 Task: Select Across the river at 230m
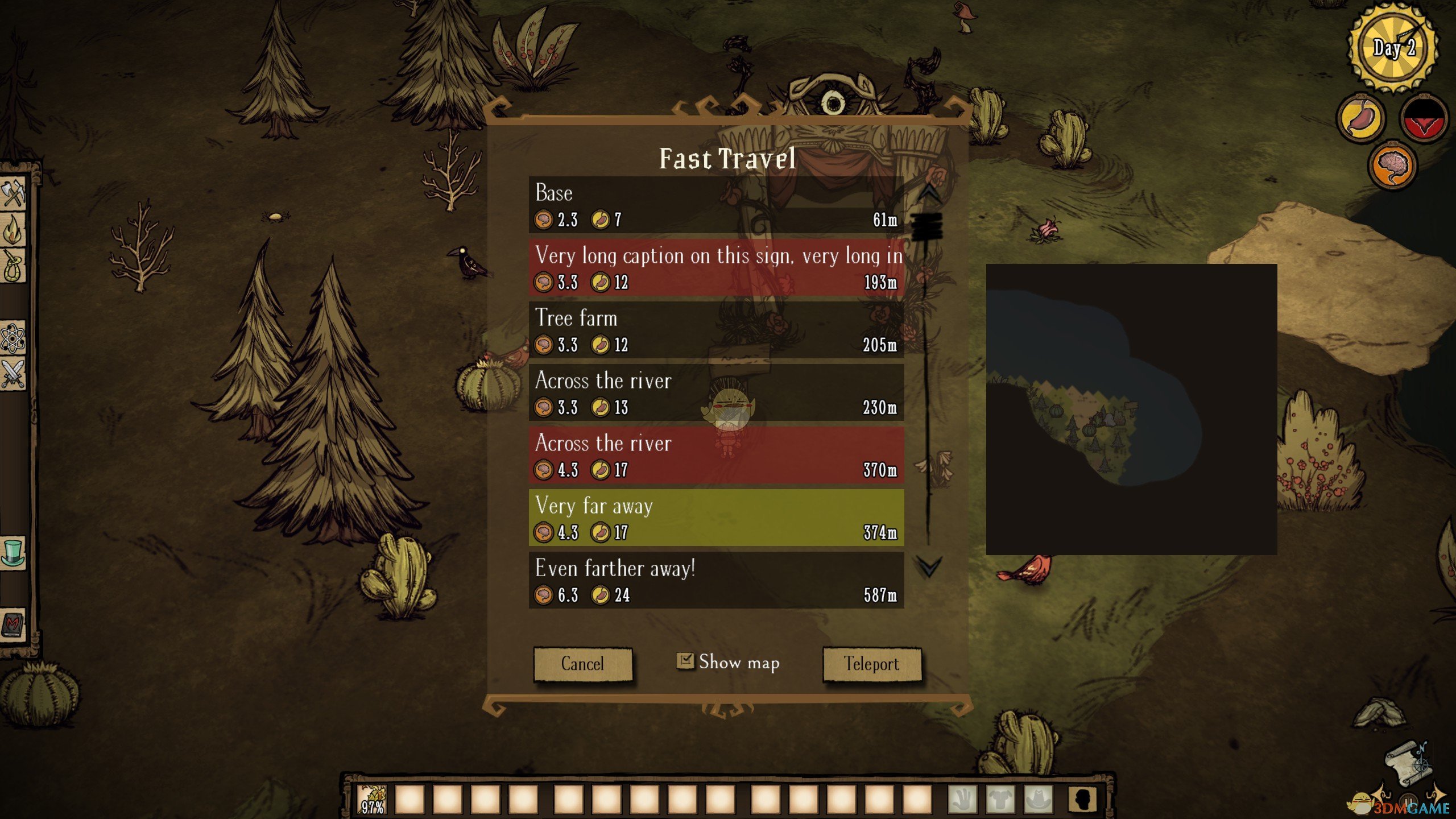716,392
